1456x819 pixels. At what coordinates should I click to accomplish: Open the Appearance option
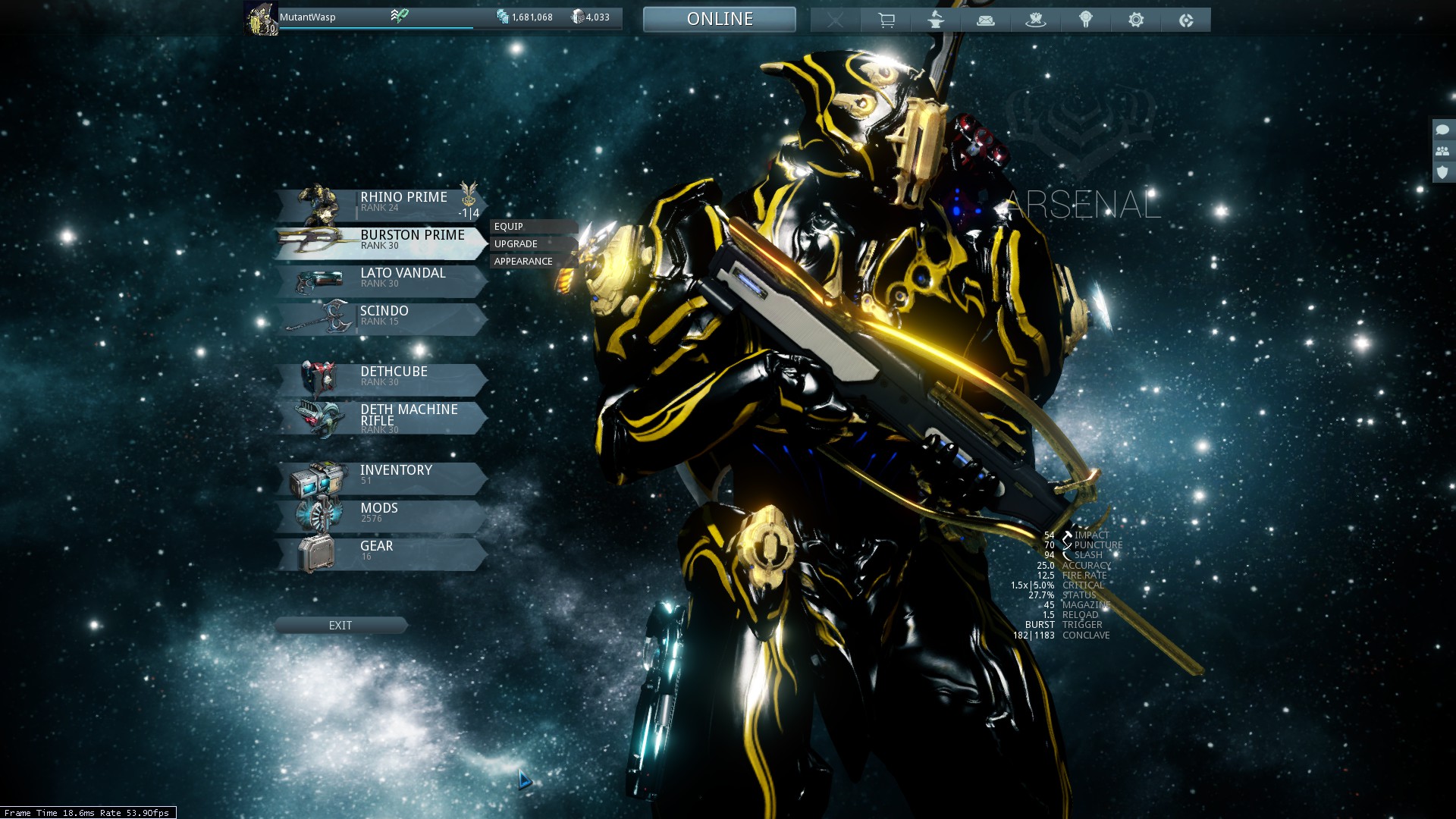pyautogui.click(x=523, y=262)
